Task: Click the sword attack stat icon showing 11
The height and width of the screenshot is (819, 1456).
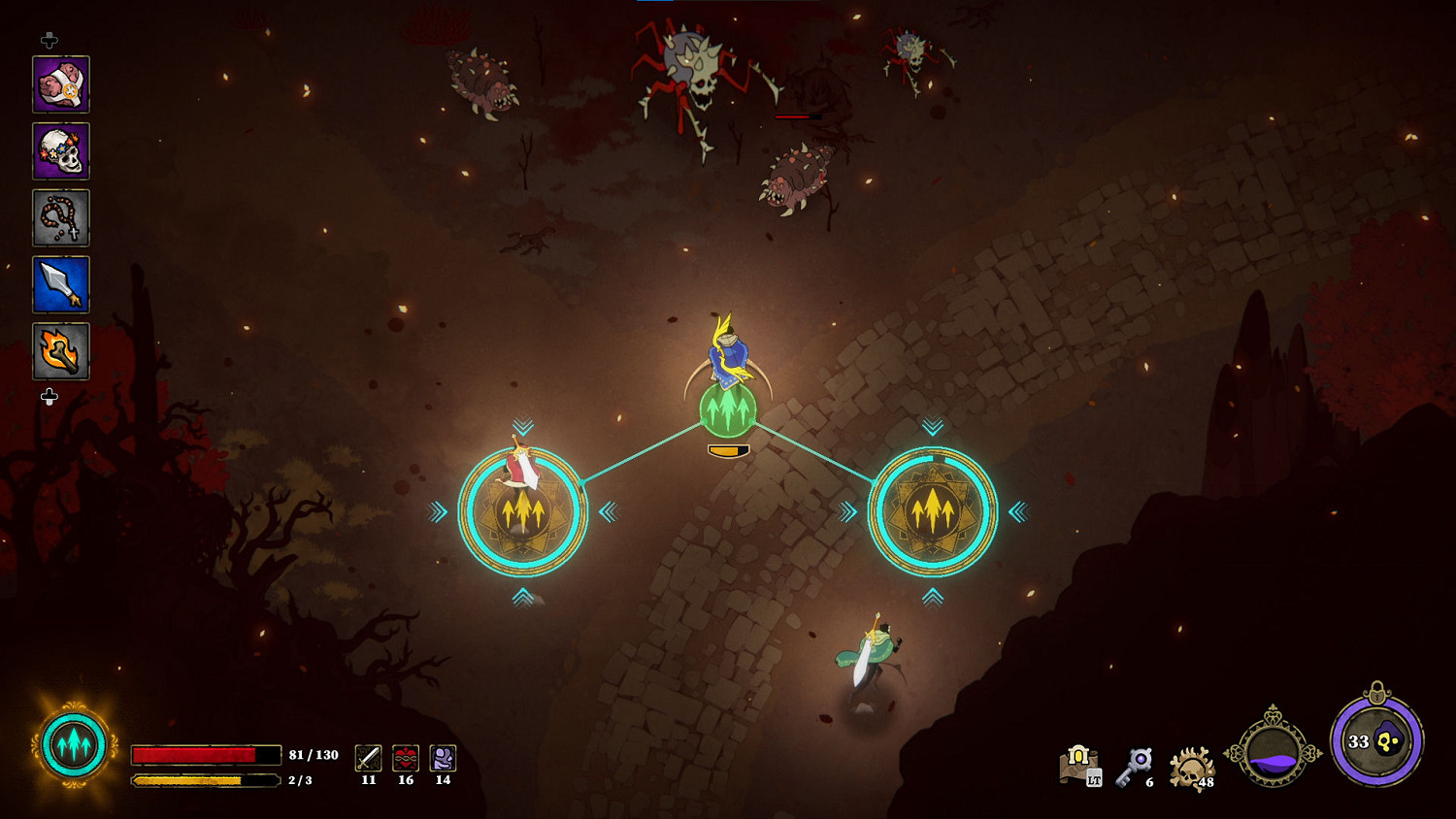Action: click(368, 757)
